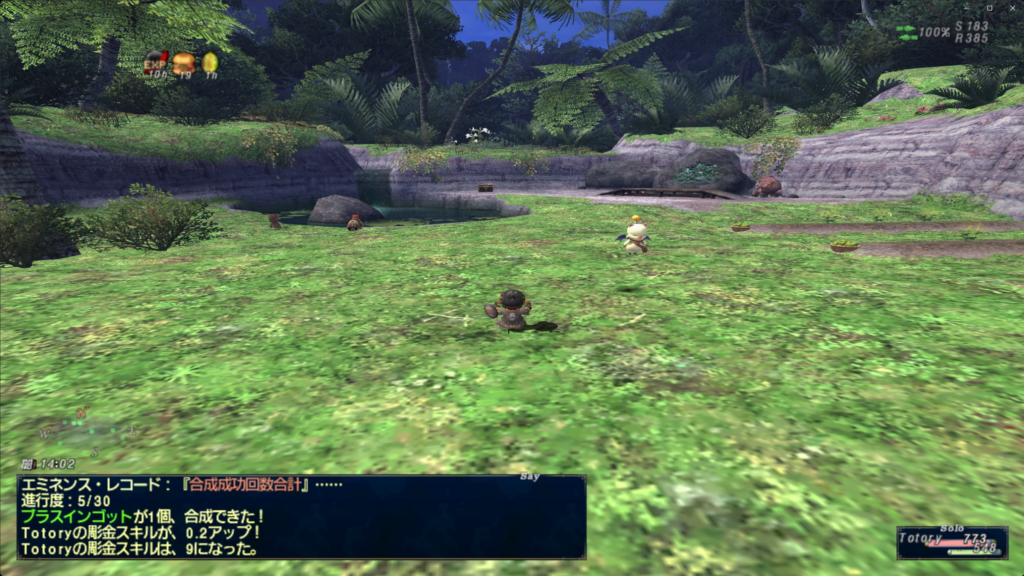1024x576 pixels.
Task: Select Totory's party status panel
Action: 951,542
